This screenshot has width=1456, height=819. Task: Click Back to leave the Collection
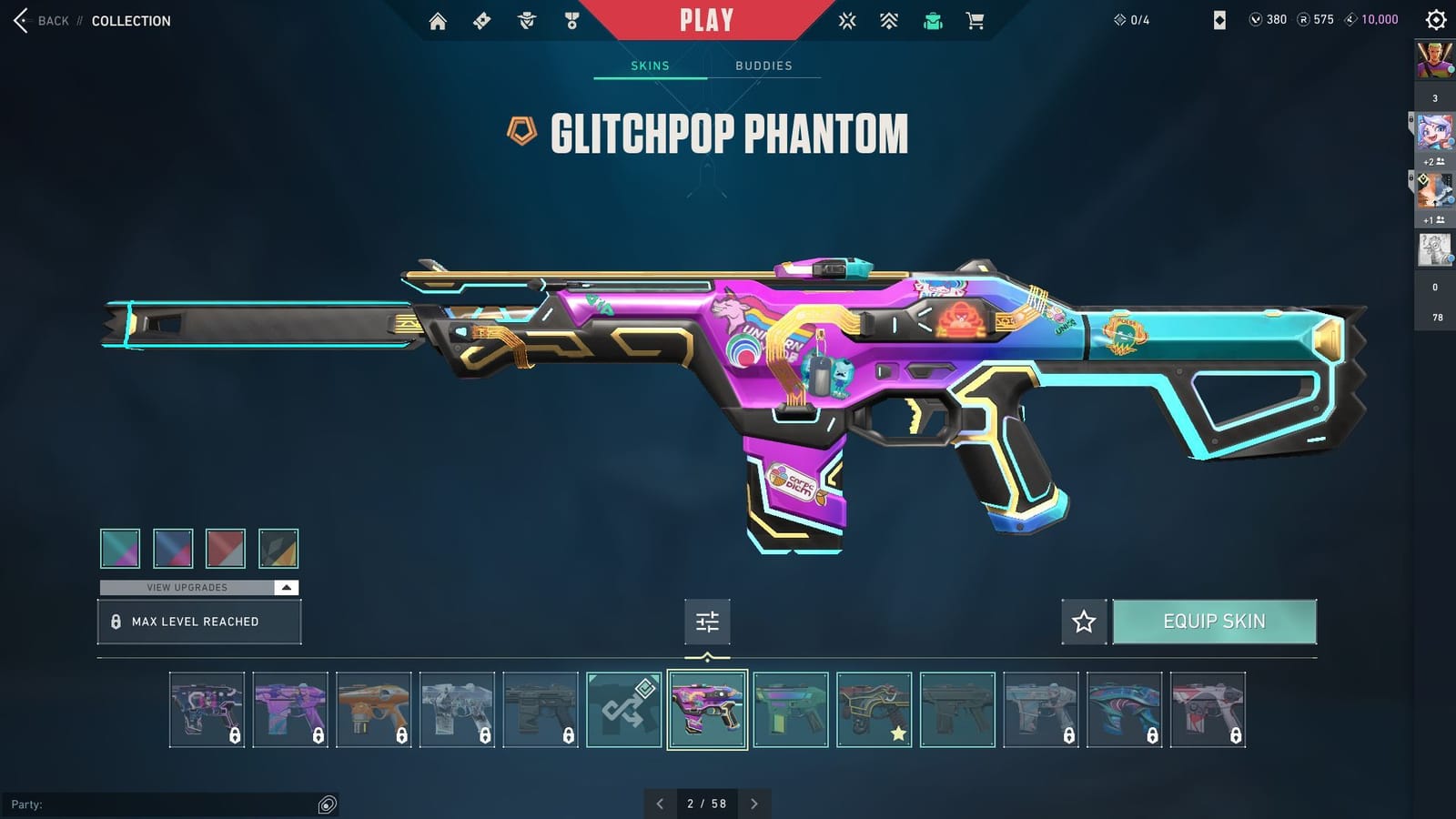tap(44, 20)
